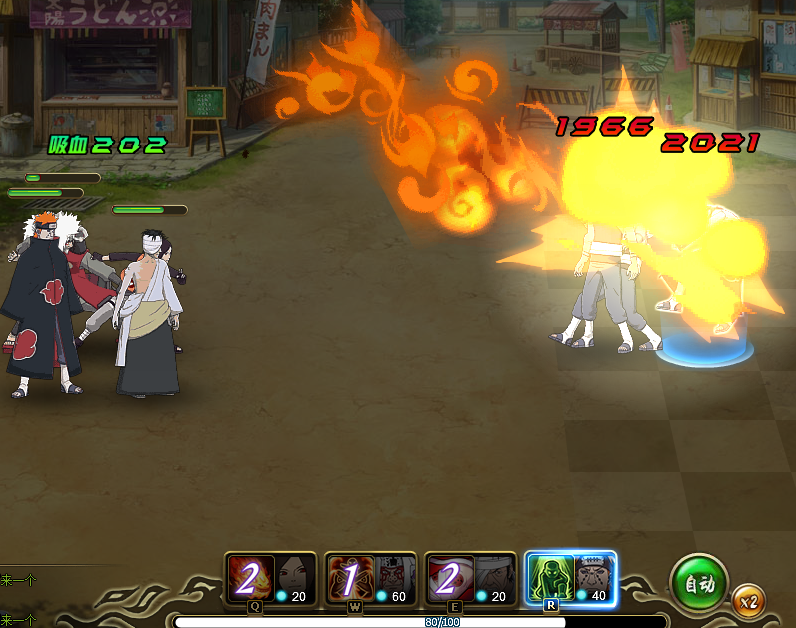Trigger the E skill with white-haired ninja portrait

point(470,578)
